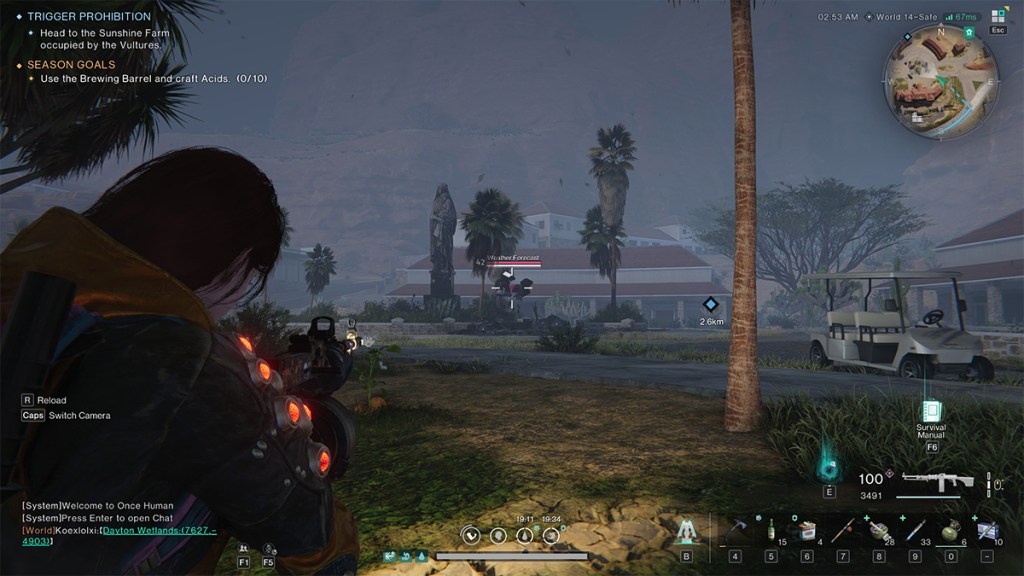This screenshot has height=576, width=1024.
Task: Equip the wooden stick hotbar slot
Action: coord(842,528)
